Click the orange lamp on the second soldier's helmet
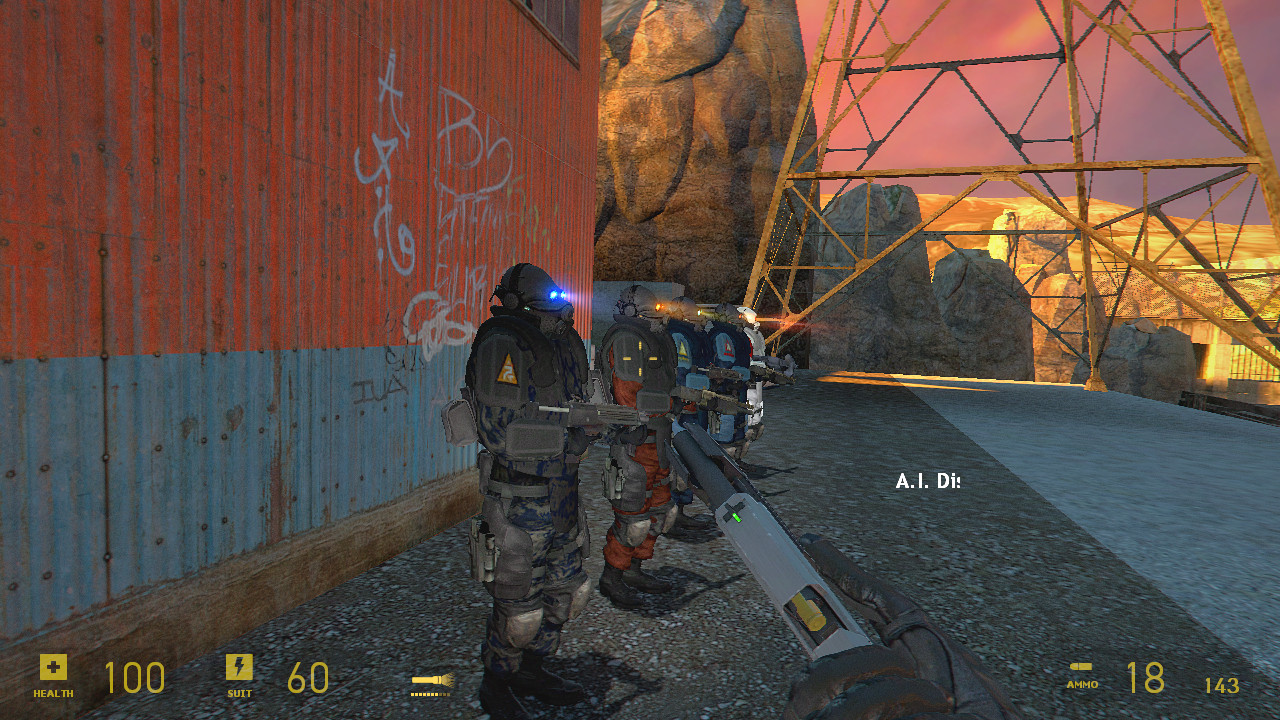This screenshot has width=1280, height=720. 659,304
